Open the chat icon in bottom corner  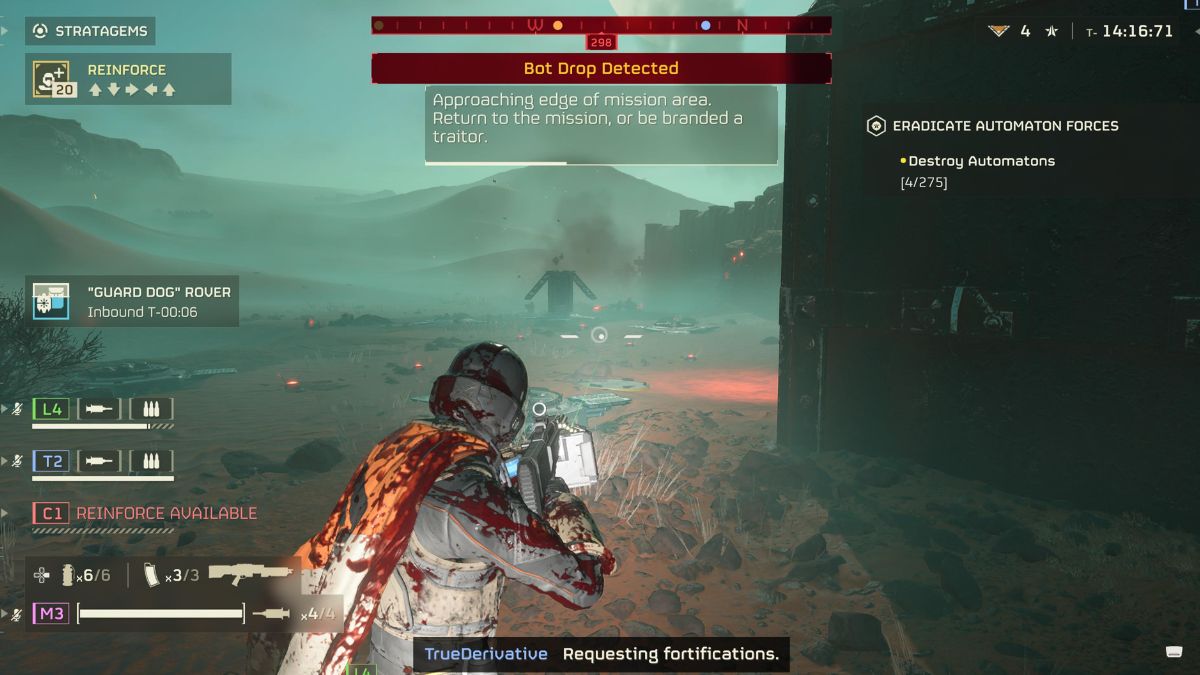click(1175, 652)
